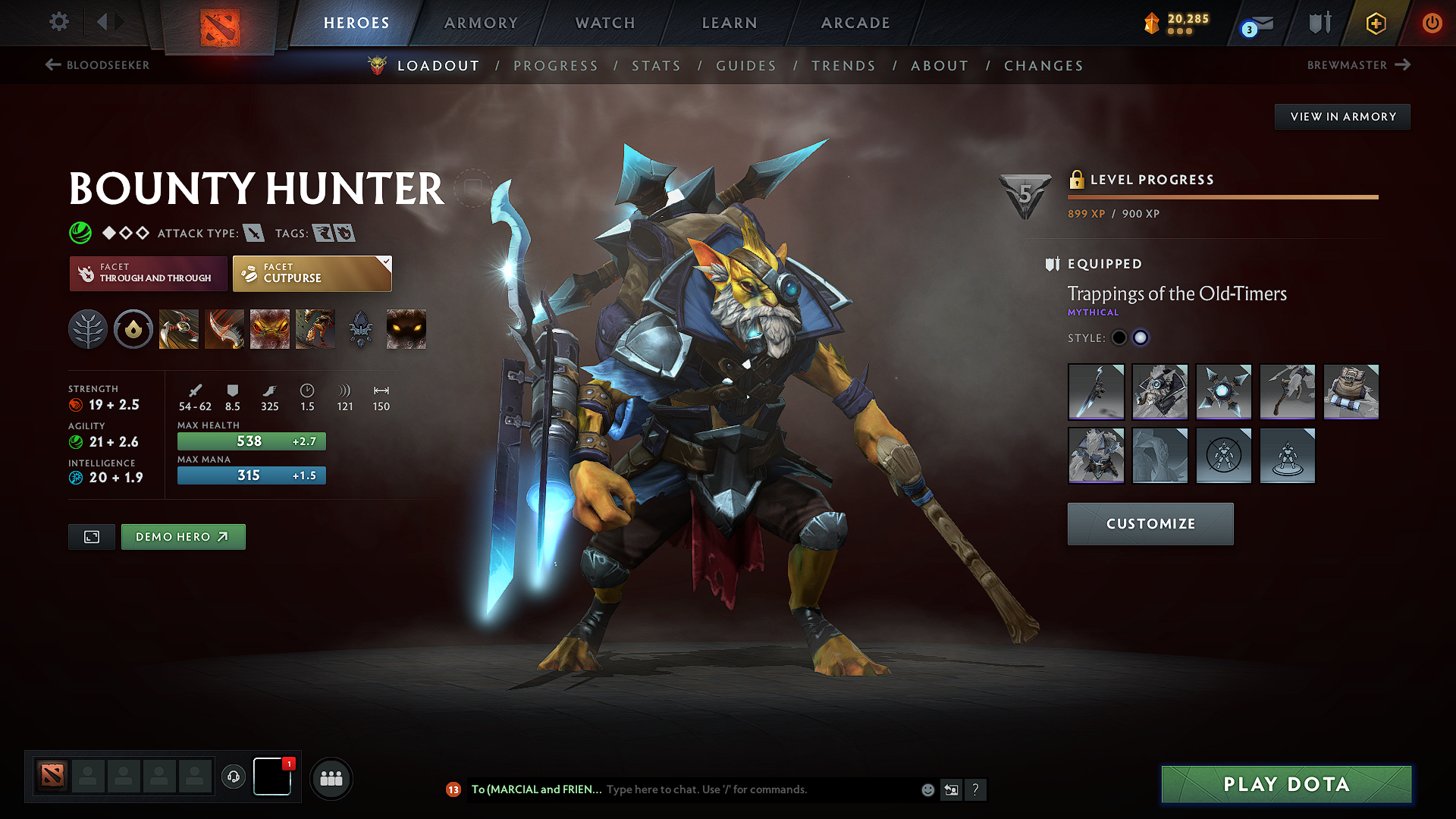This screenshot has width=1456, height=819.
Task: Open the Jinada ability icon
Action: 224,329
